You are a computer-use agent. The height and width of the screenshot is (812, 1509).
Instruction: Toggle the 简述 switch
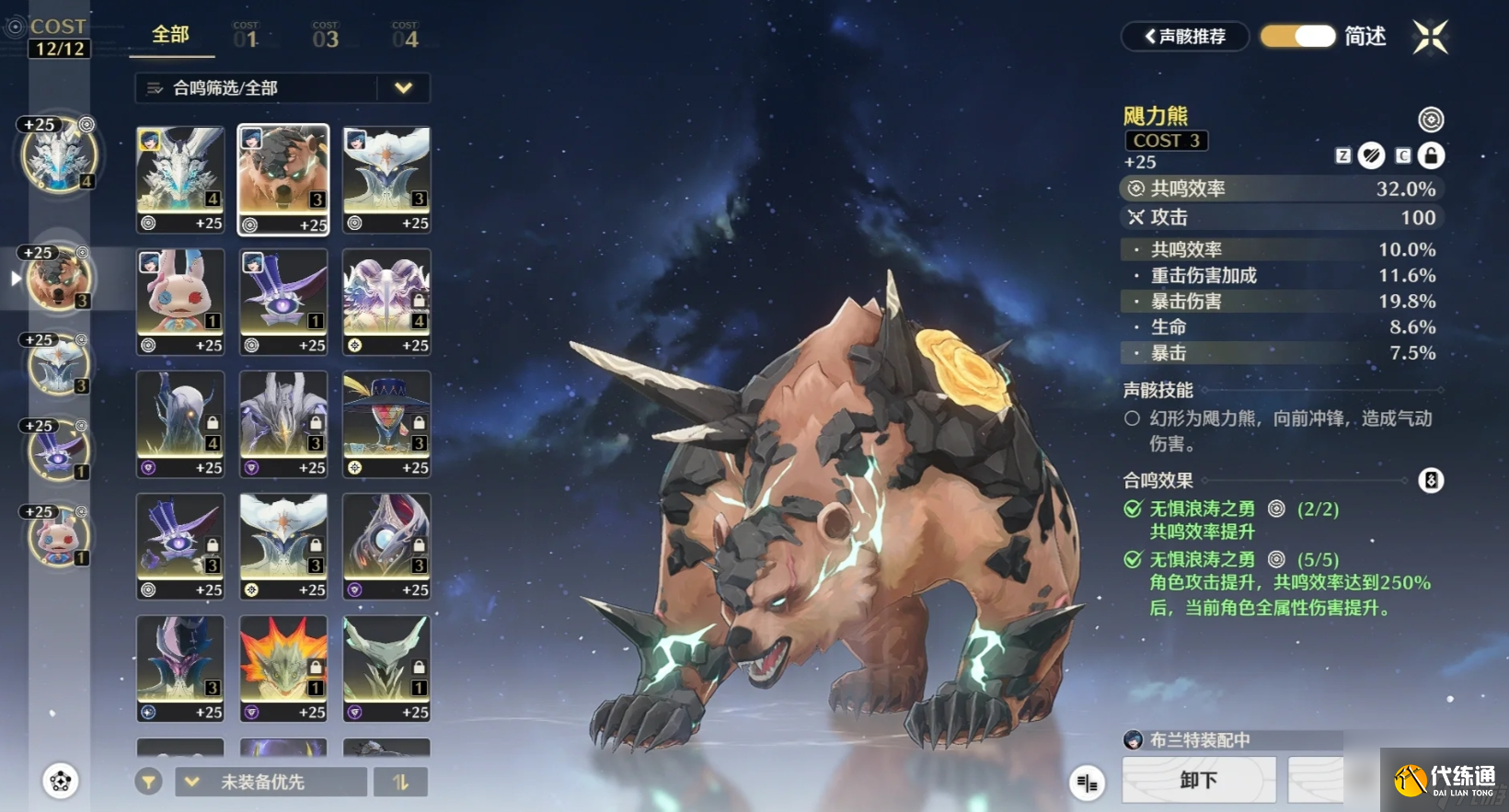pyautogui.click(x=1297, y=37)
